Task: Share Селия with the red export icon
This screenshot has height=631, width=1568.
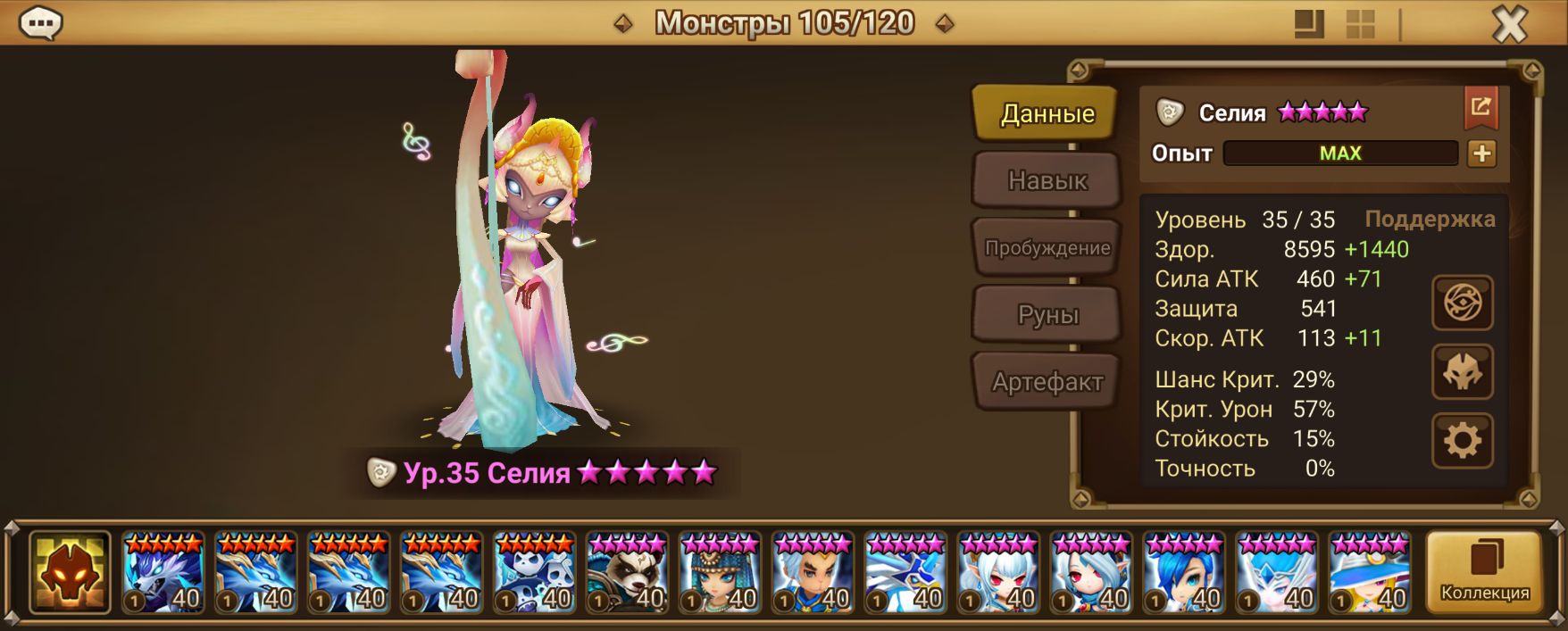Action: click(1480, 108)
